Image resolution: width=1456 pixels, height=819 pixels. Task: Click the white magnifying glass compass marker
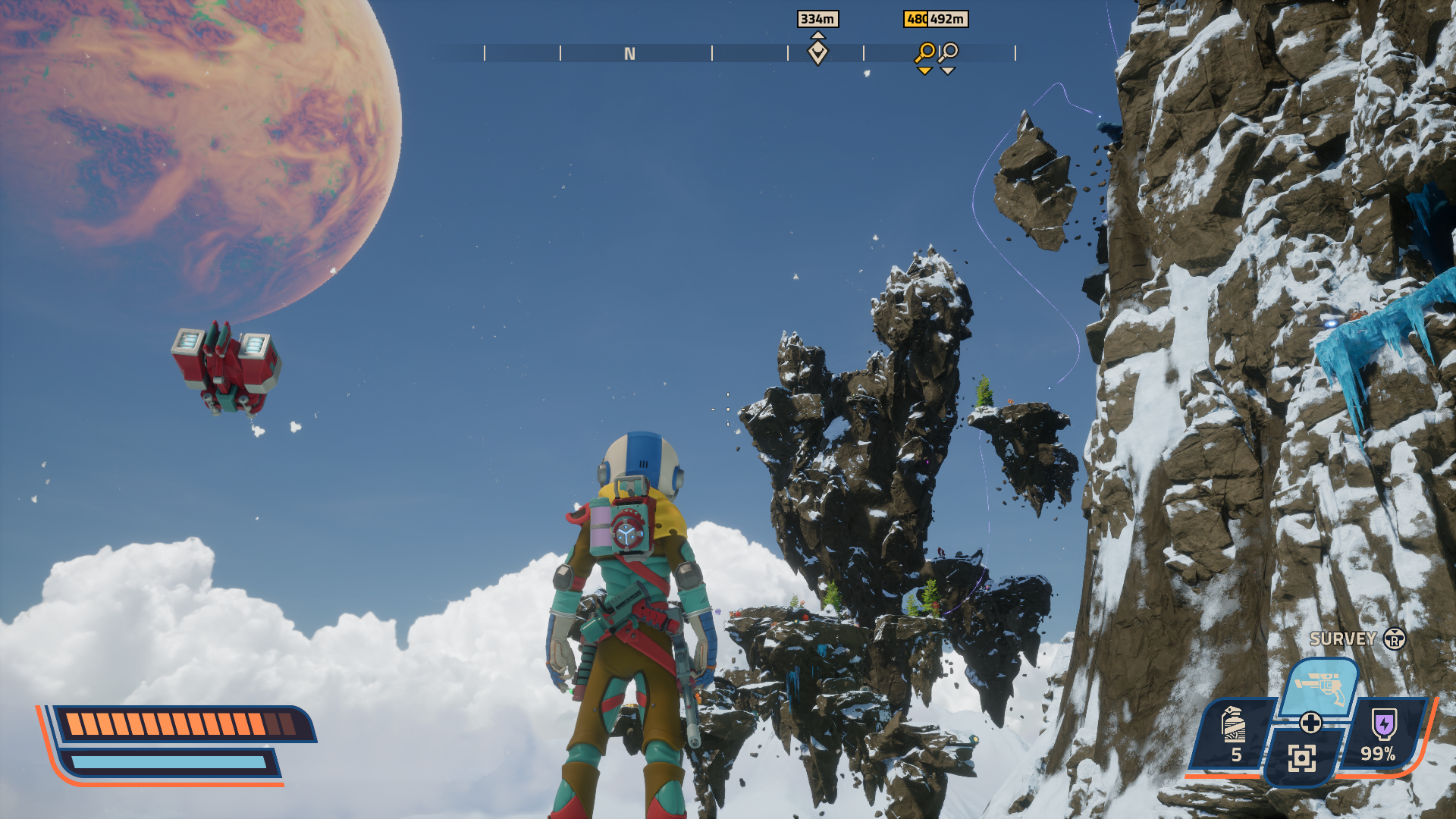(949, 53)
